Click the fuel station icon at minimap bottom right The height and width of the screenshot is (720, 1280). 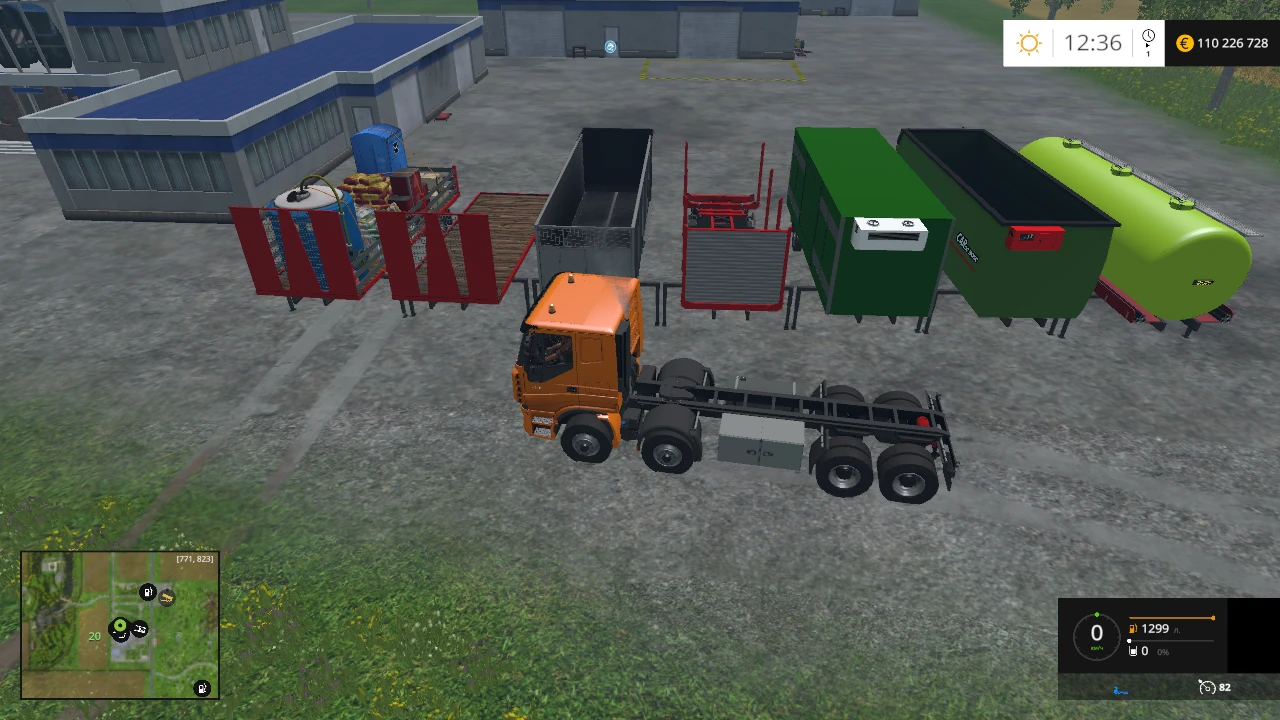pos(201,689)
